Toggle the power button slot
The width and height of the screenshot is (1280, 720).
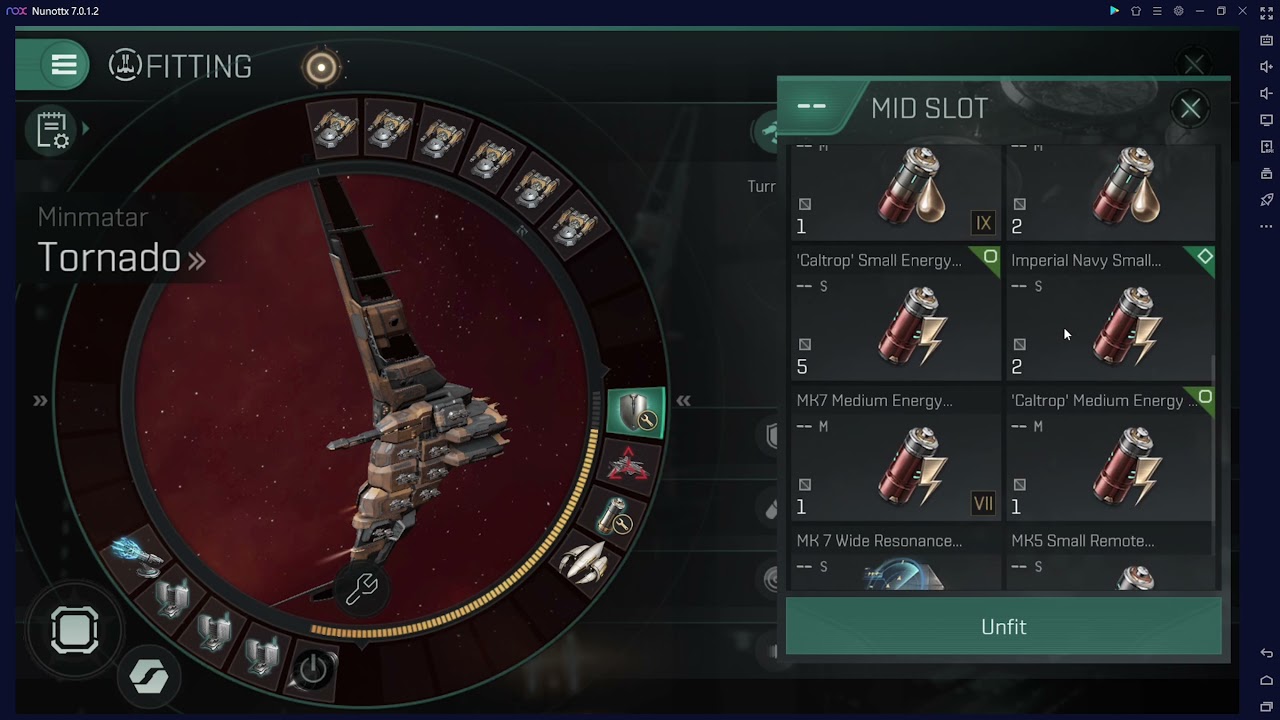tap(313, 669)
